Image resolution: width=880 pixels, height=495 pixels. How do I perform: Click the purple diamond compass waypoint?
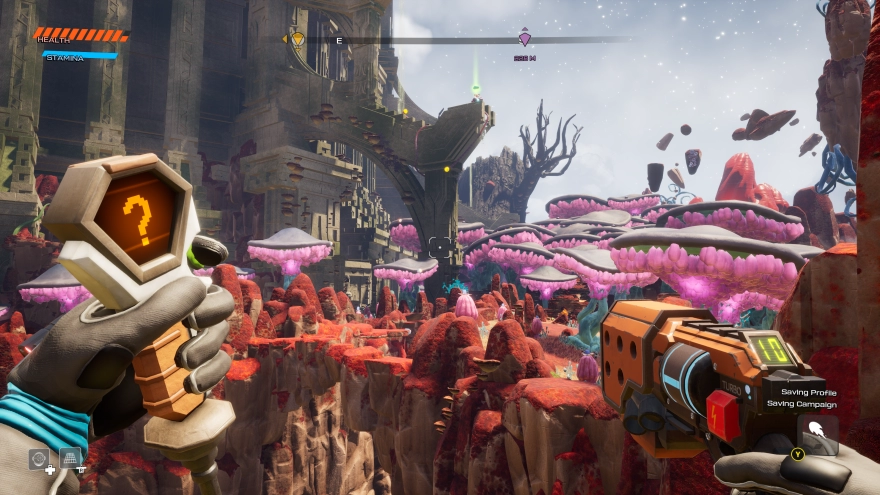[x=524, y=39]
